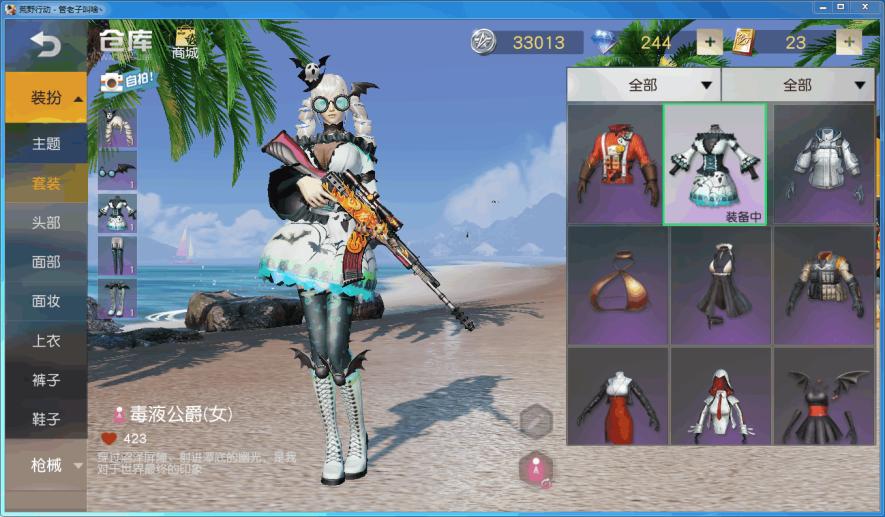Open the 头部 head category
This screenshot has width=885, height=517.
tap(46, 222)
